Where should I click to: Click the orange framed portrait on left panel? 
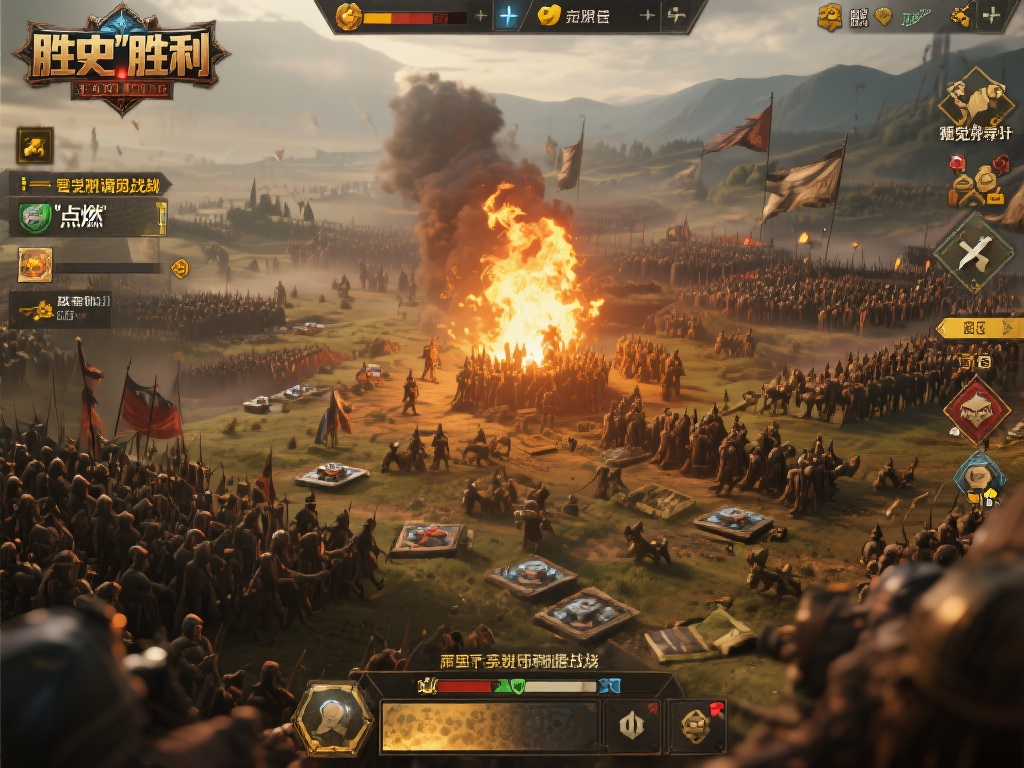(x=35, y=265)
